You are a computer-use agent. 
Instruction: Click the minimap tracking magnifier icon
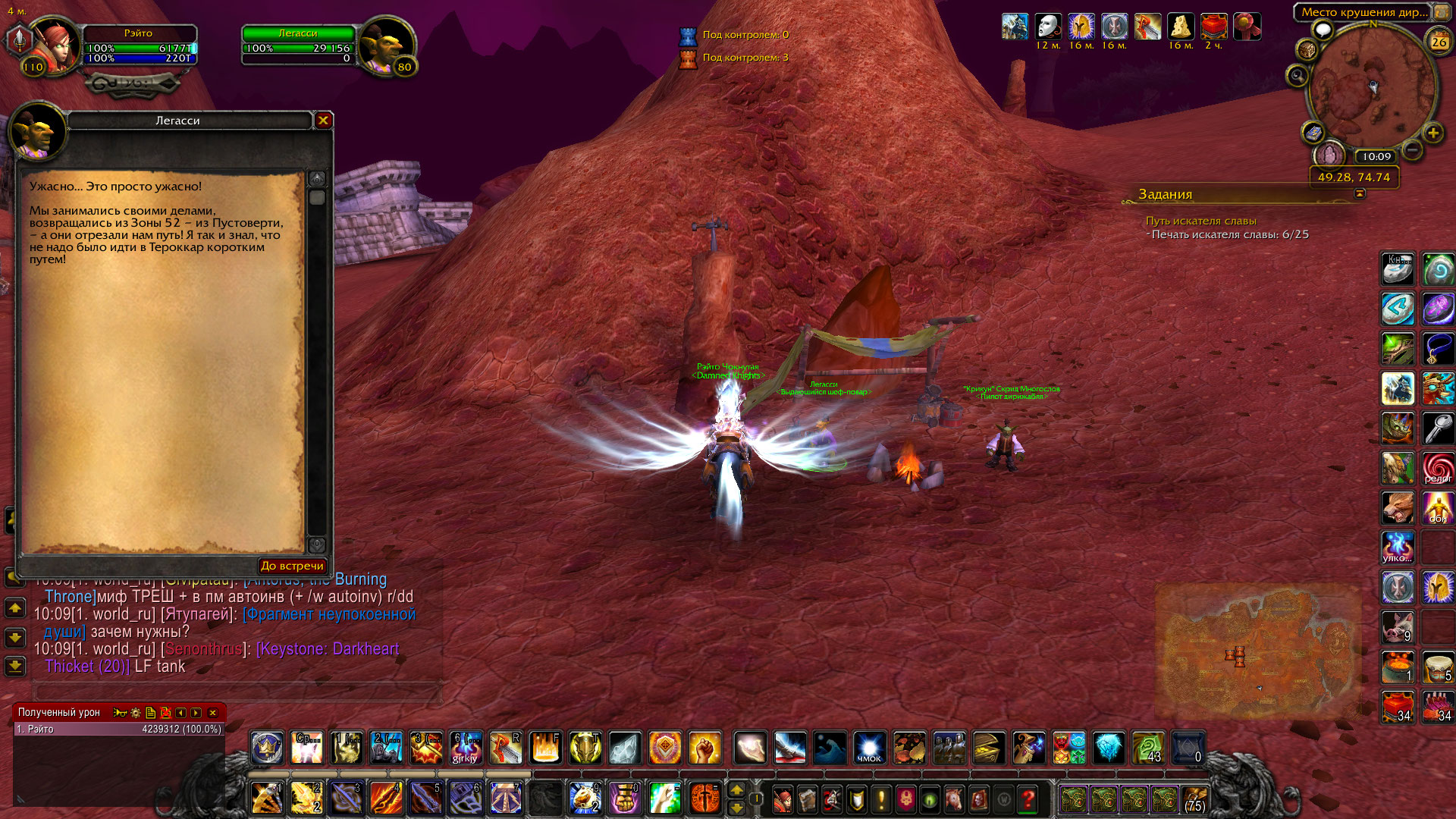(1297, 76)
